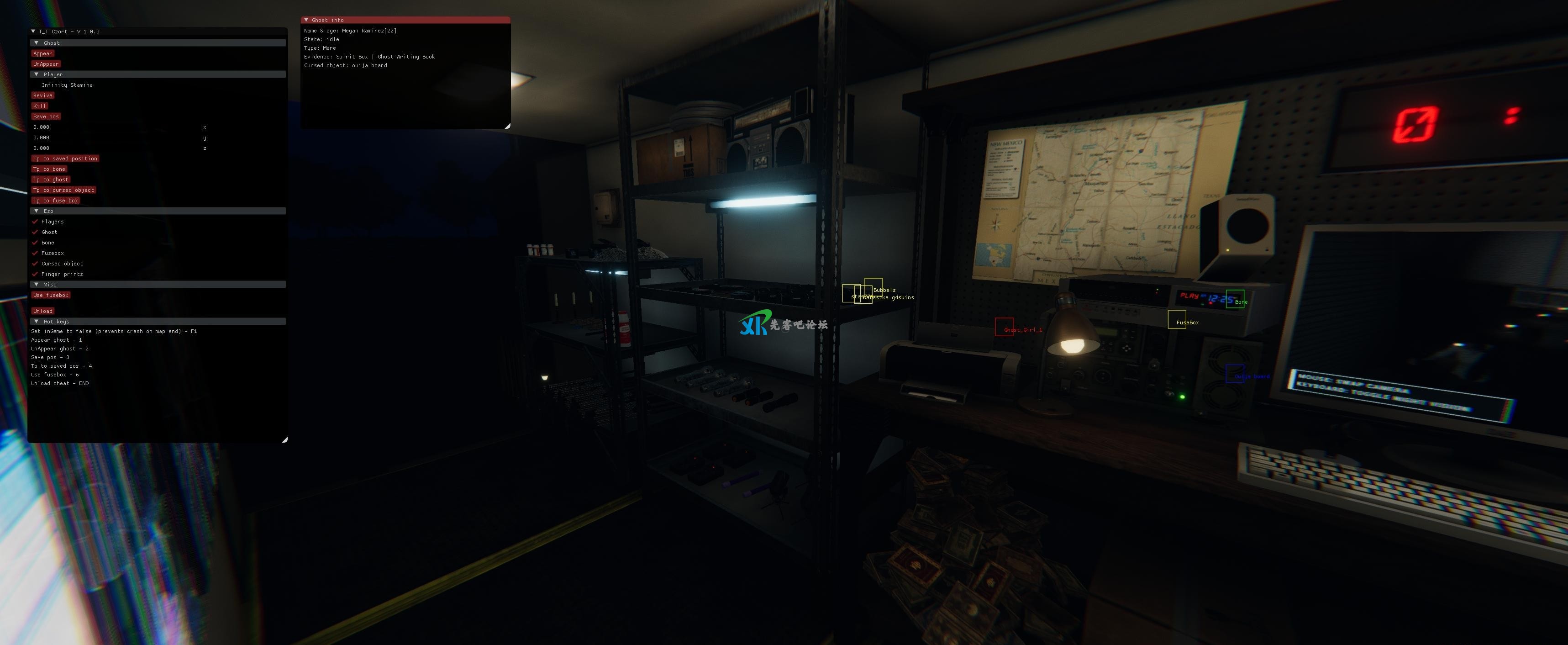Viewport: 1568px width, 645px height.
Task: Toggle the Finger prints ESP checkbox
Action: coord(35,274)
